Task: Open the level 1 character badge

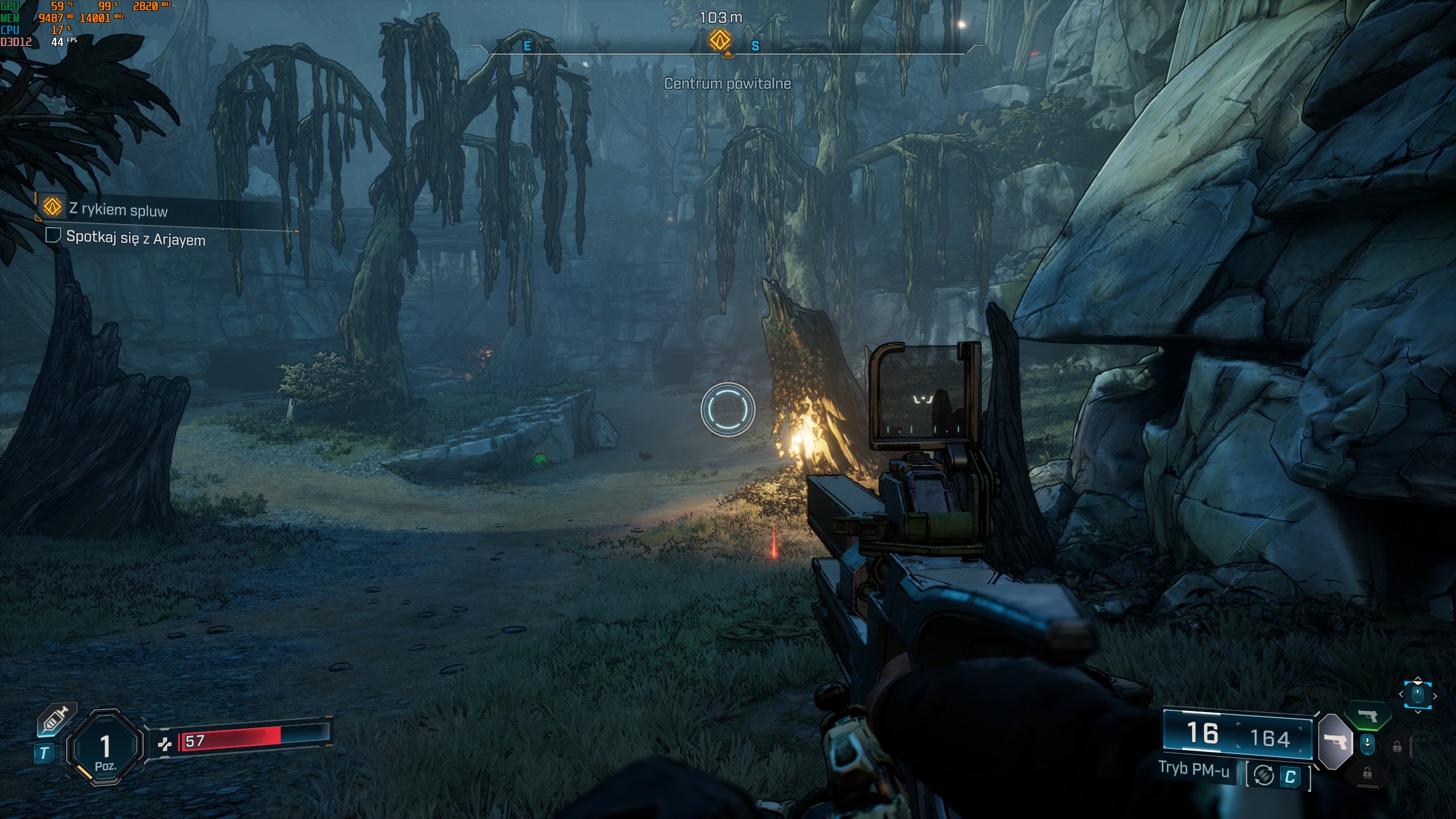Action: click(105, 748)
